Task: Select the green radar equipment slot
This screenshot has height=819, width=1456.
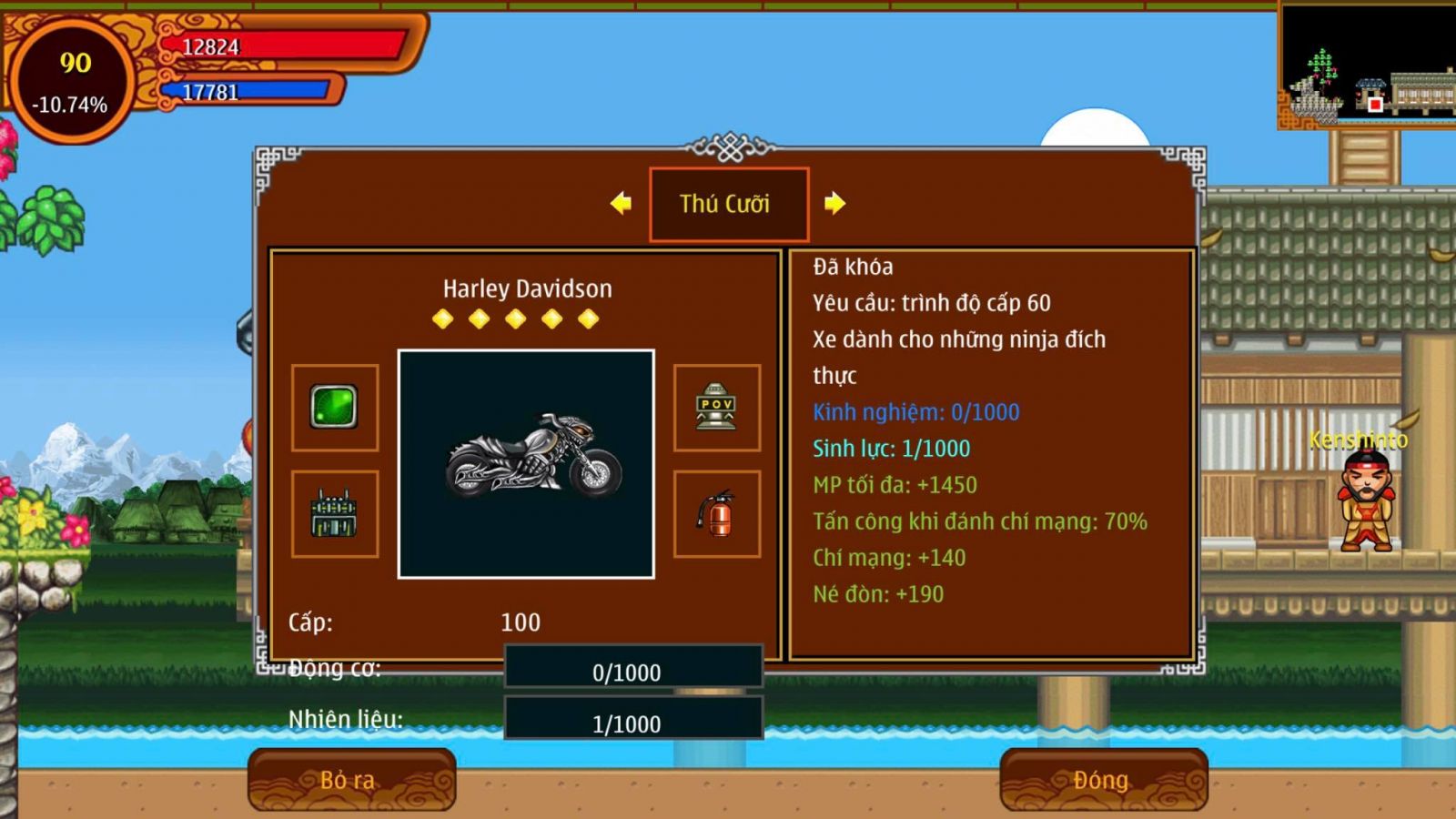Action: point(335,407)
